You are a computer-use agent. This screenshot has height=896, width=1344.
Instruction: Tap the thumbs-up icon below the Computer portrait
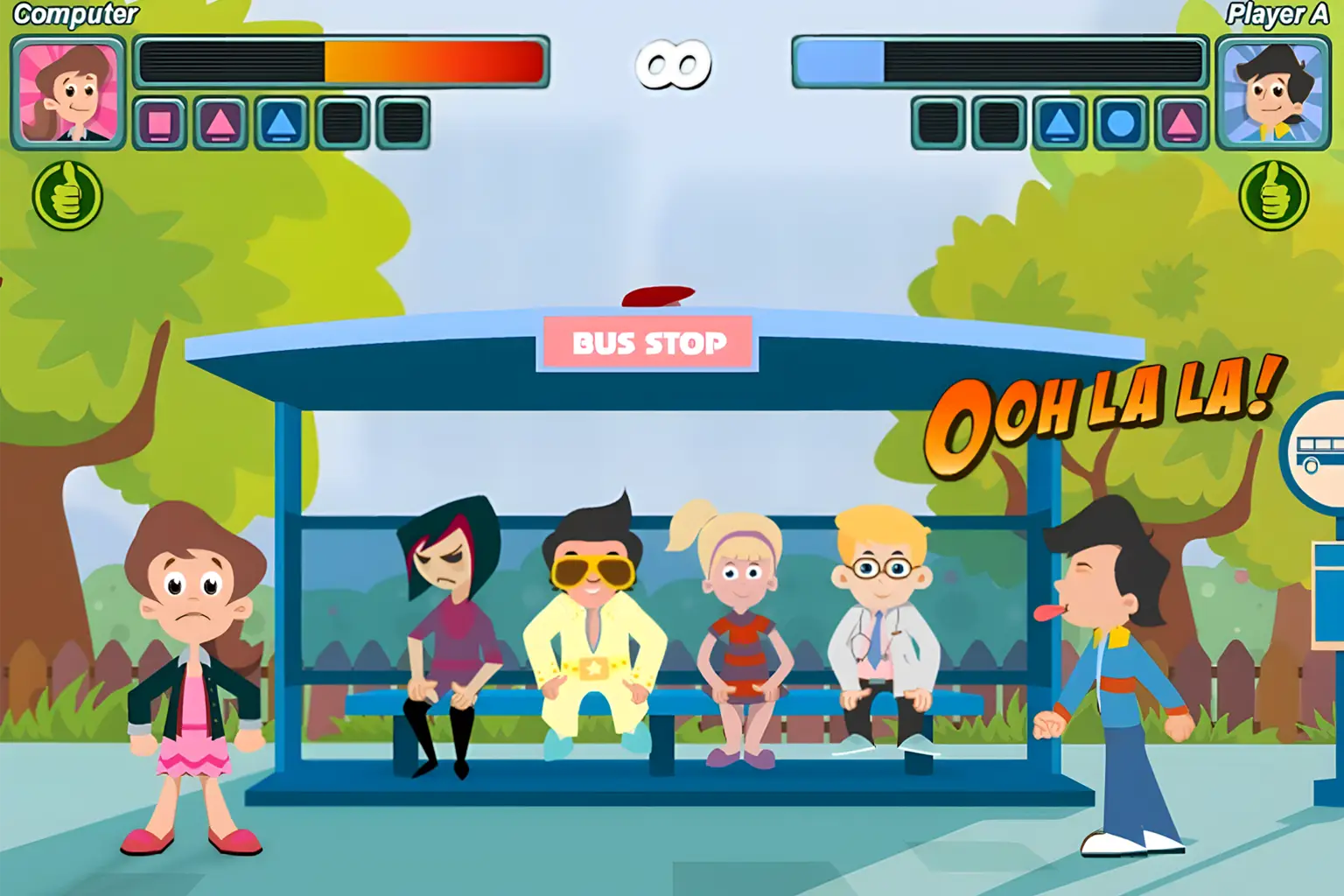67,196
